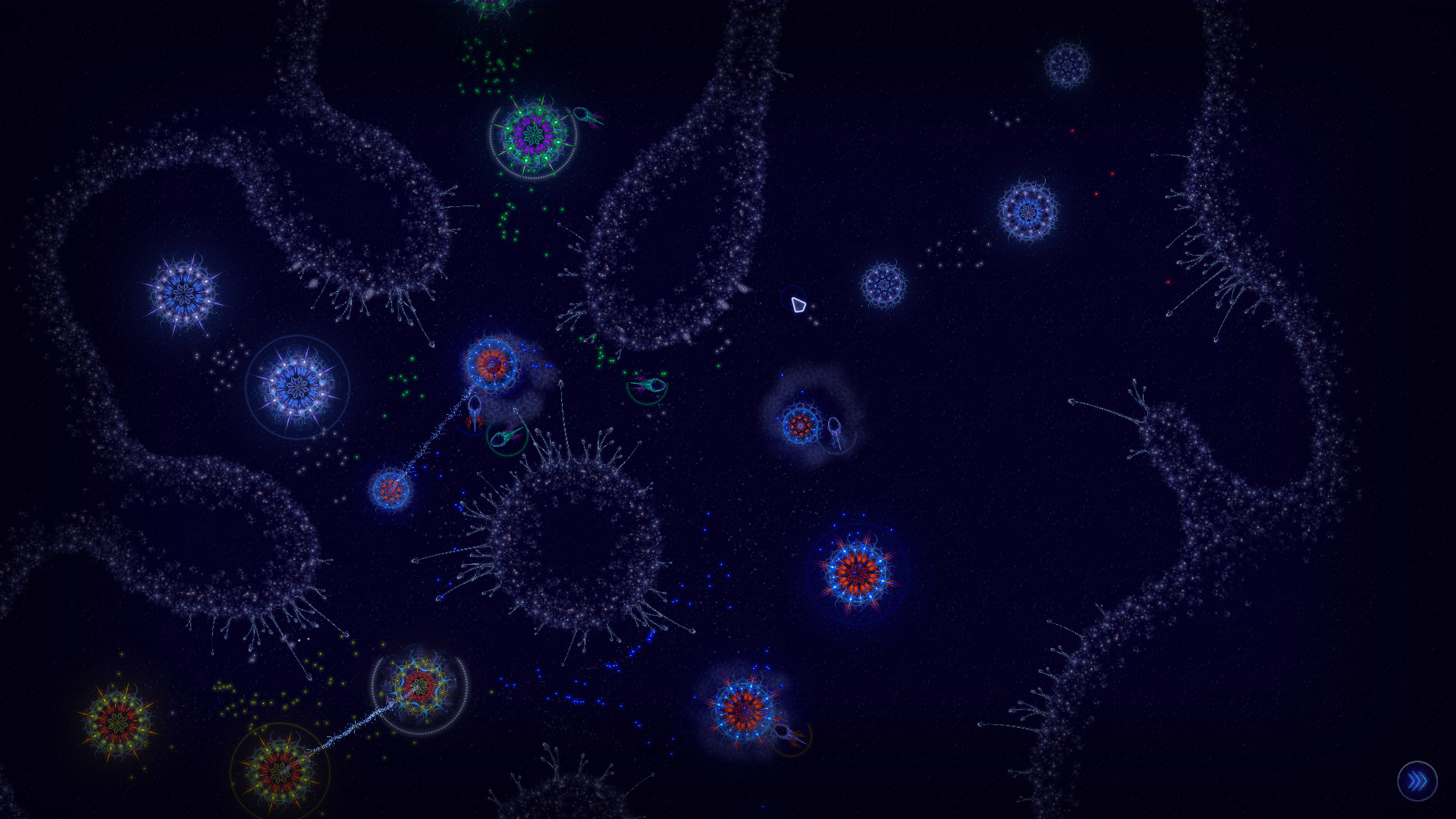The height and width of the screenshot is (819, 1456).
Task: Click the blue cell in the top-right corner
Action: coord(1068,64)
